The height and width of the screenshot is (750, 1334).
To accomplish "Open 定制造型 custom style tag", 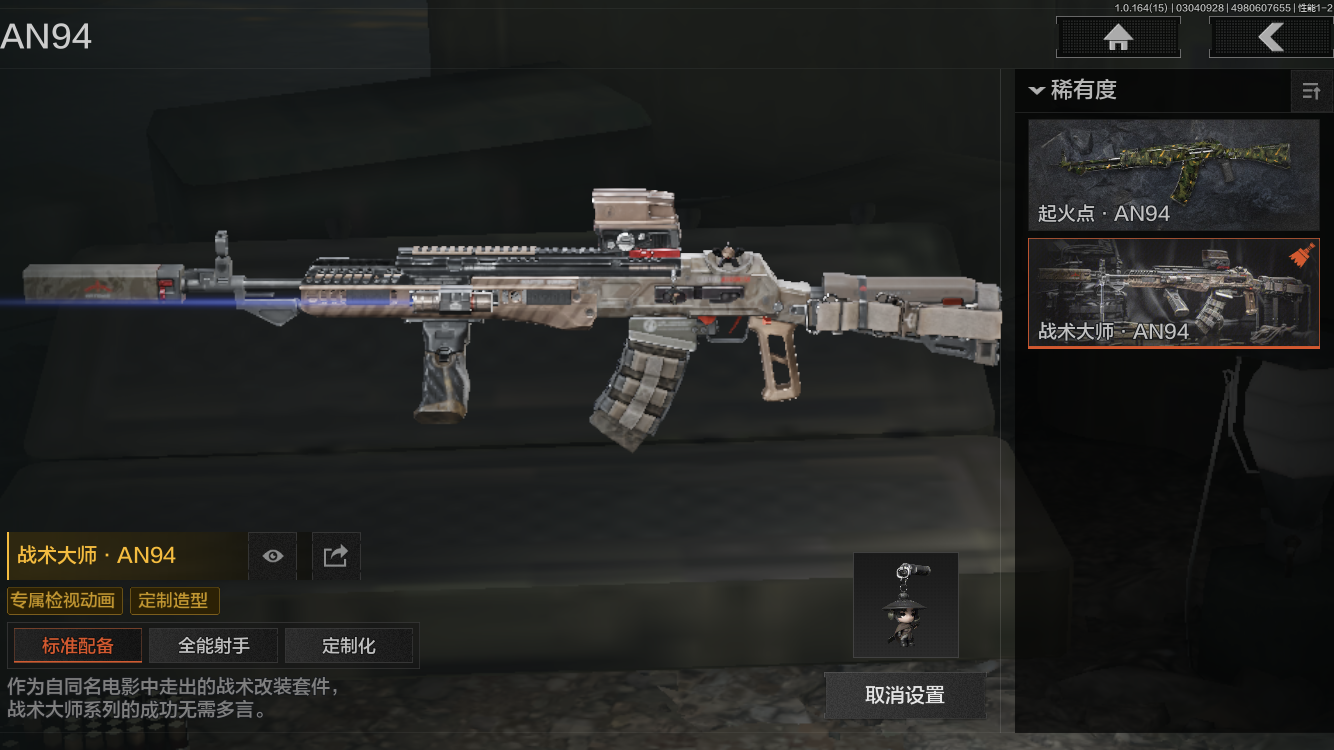I will click(174, 601).
